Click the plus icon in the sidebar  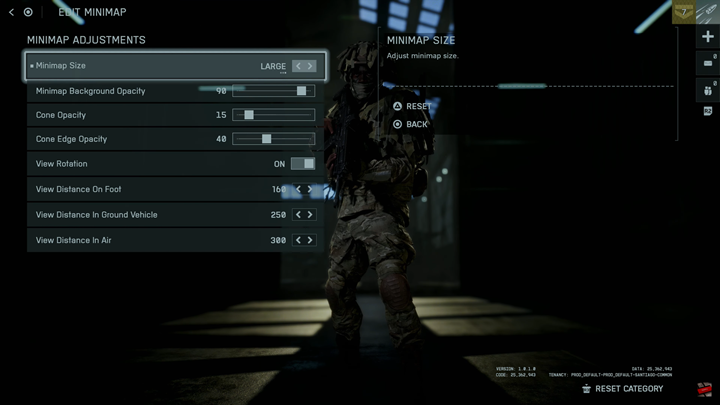(x=708, y=37)
